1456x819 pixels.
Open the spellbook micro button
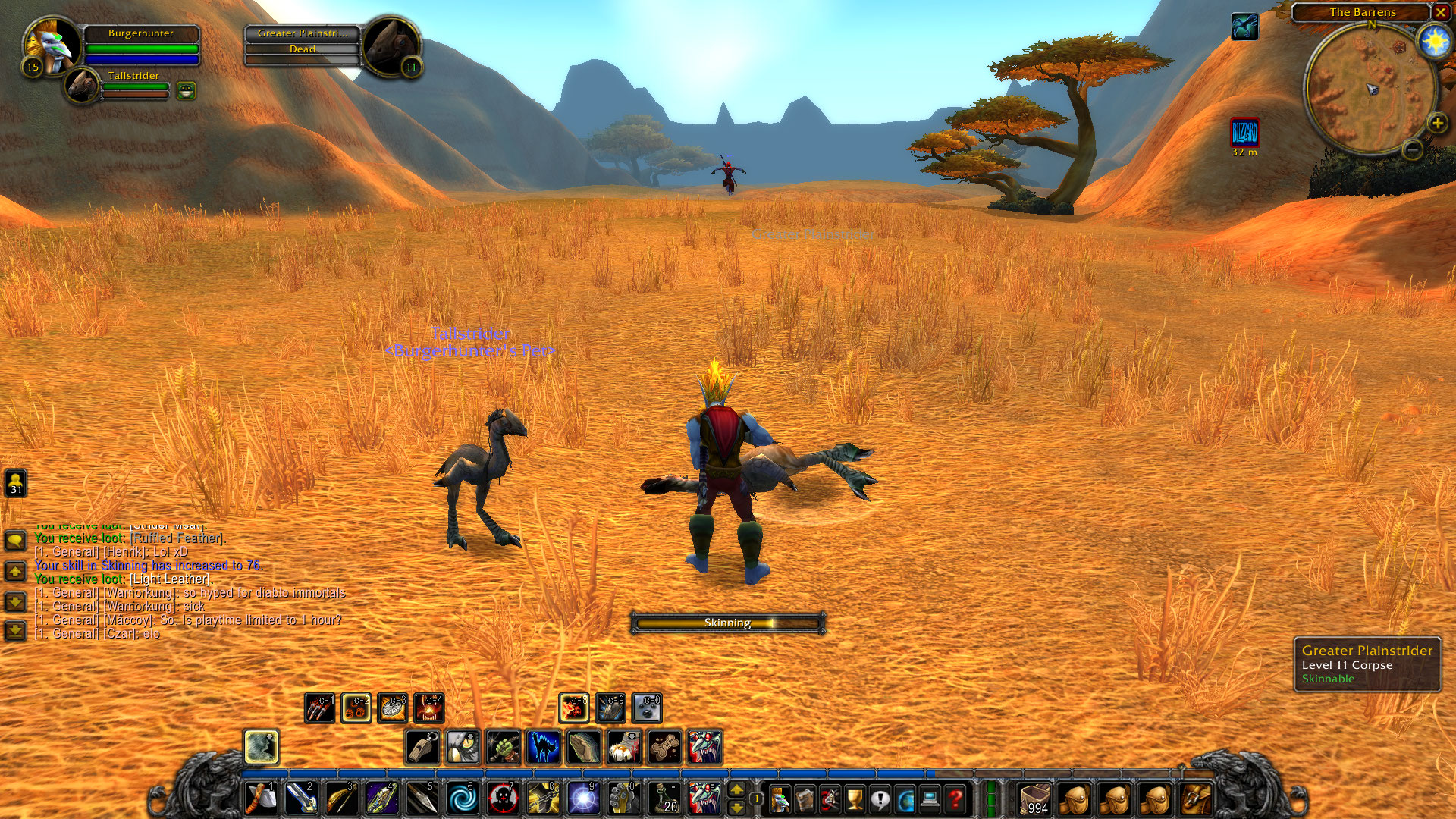point(805,799)
